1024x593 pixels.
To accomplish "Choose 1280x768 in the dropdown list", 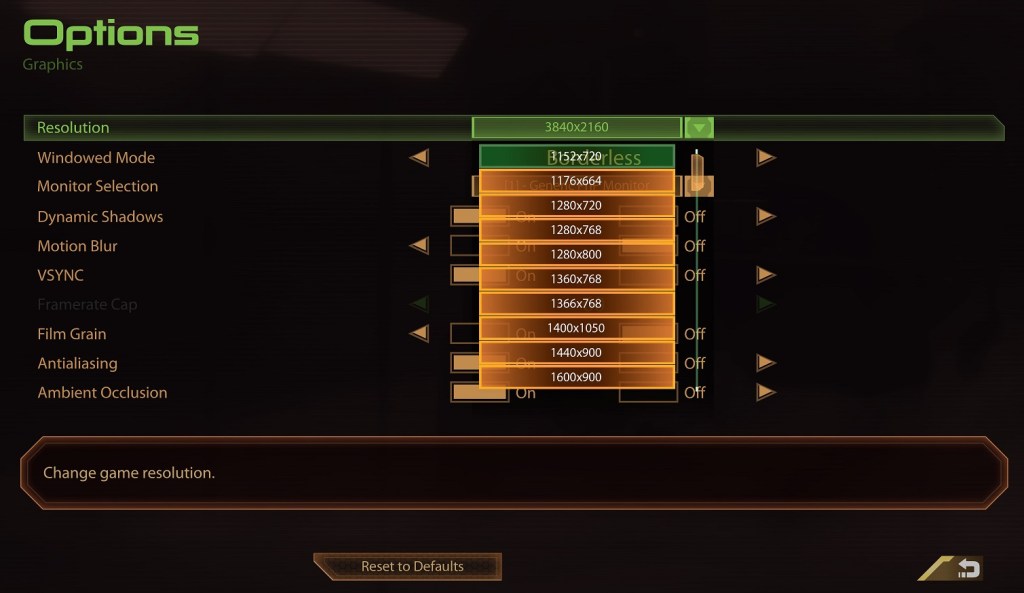I will pos(577,230).
